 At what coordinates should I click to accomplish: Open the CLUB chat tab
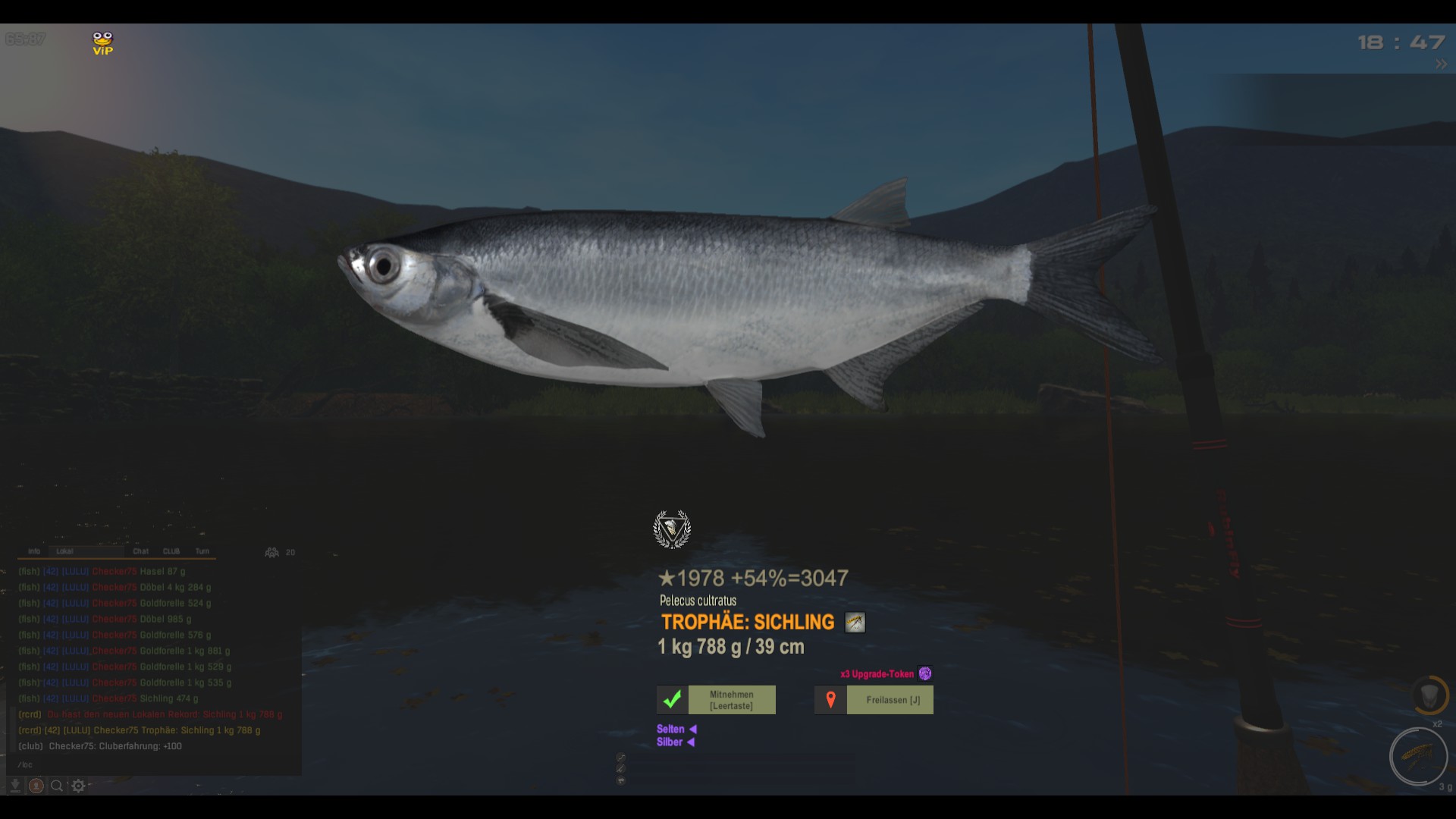171,551
